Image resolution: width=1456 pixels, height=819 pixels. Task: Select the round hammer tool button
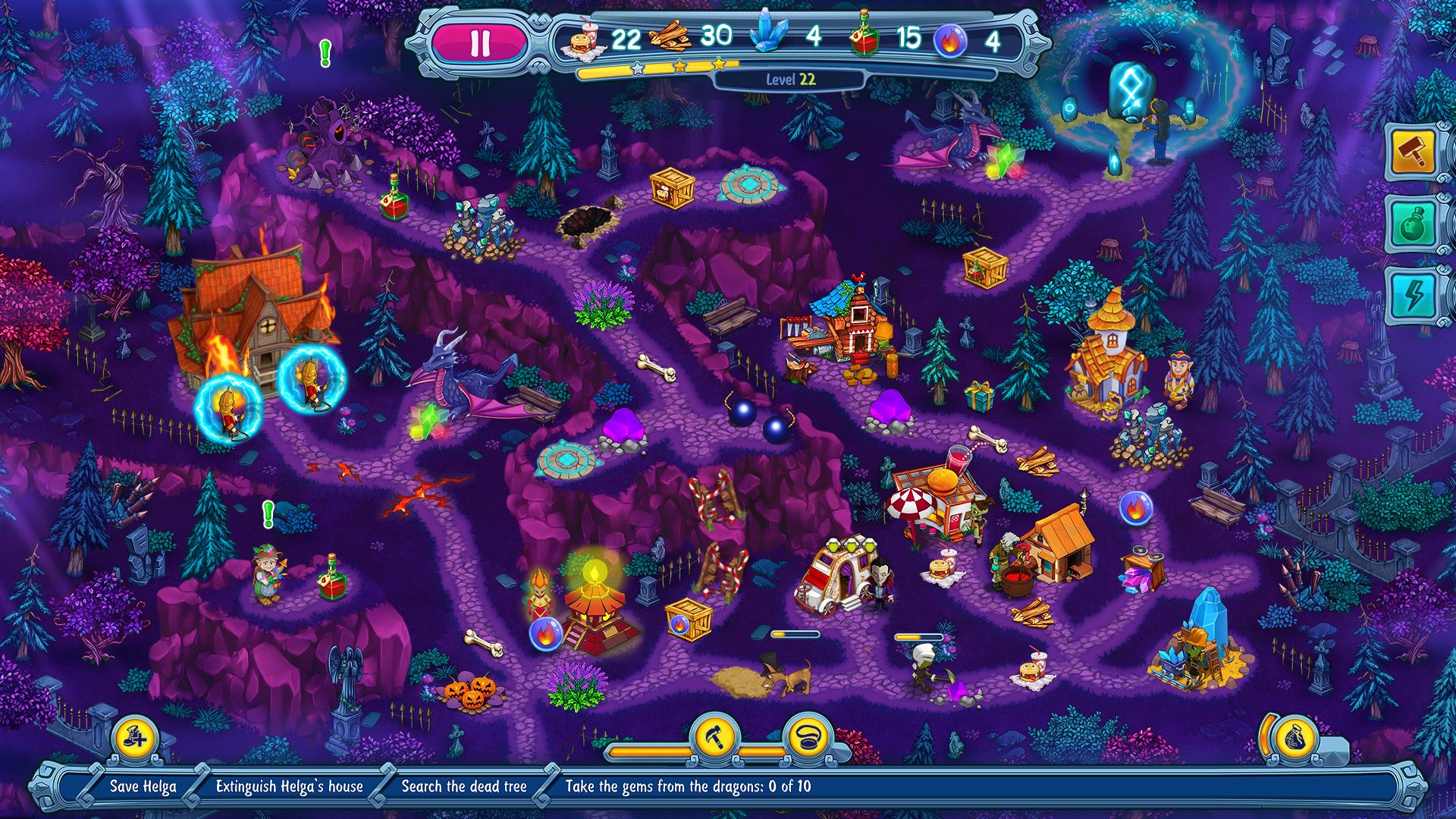tap(715, 735)
